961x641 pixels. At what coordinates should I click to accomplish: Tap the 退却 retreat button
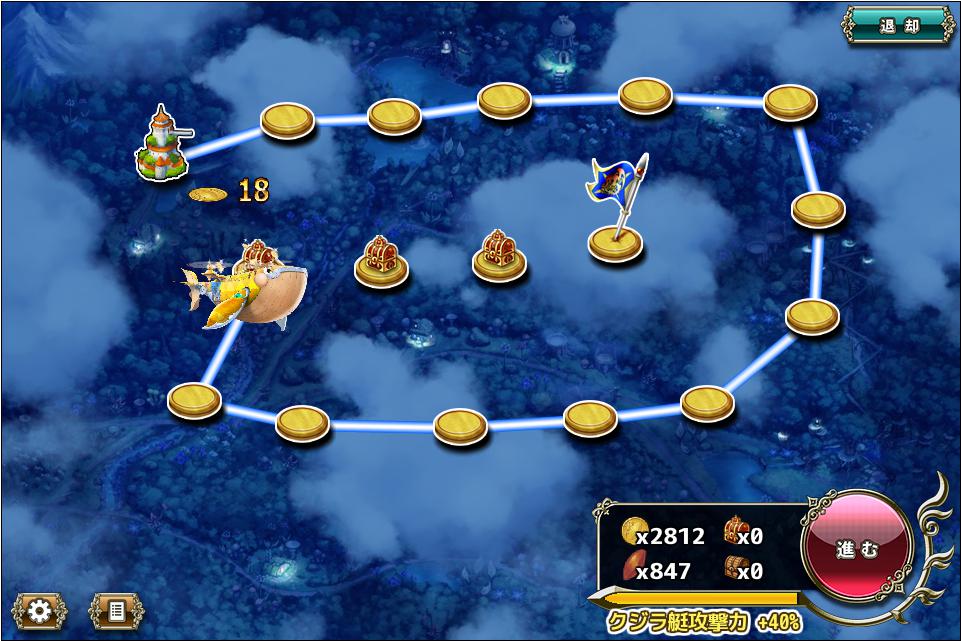coord(898,26)
